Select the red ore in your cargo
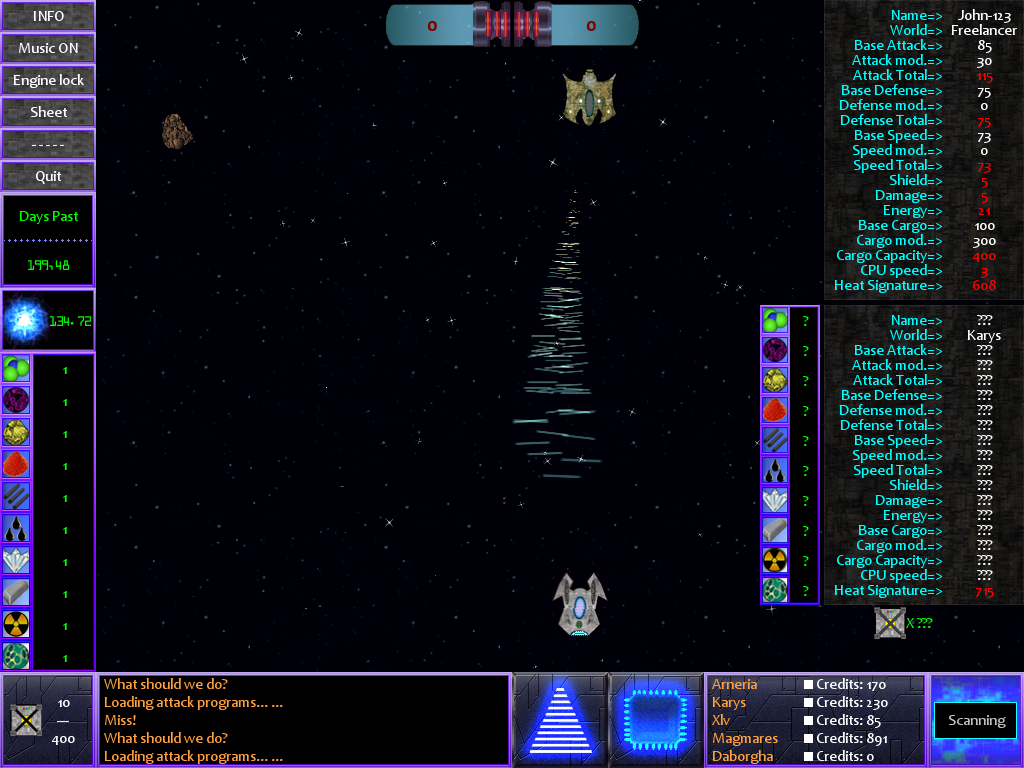1024x768 pixels. click(16, 464)
